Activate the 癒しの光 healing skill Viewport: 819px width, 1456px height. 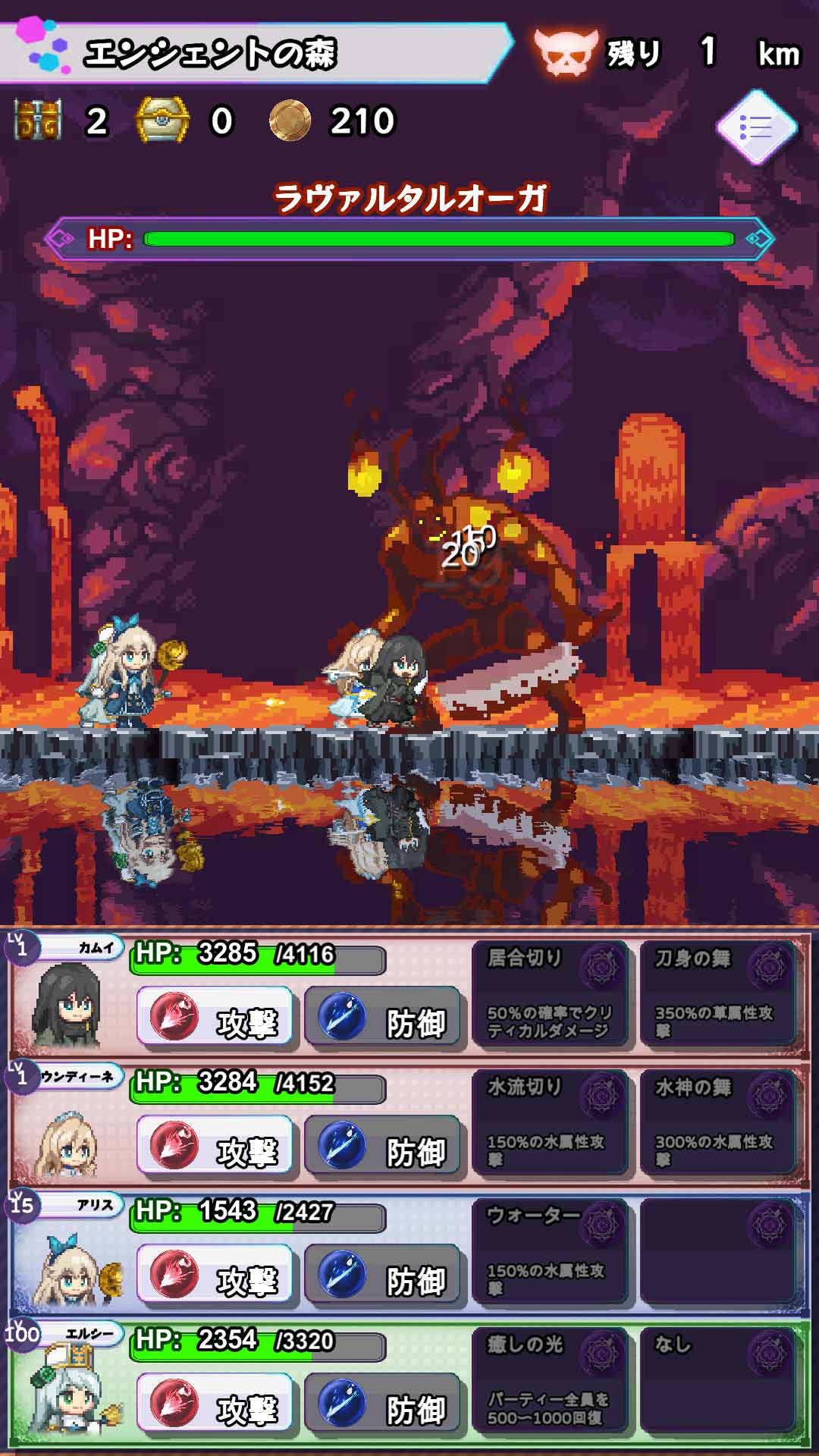tap(549, 1382)
